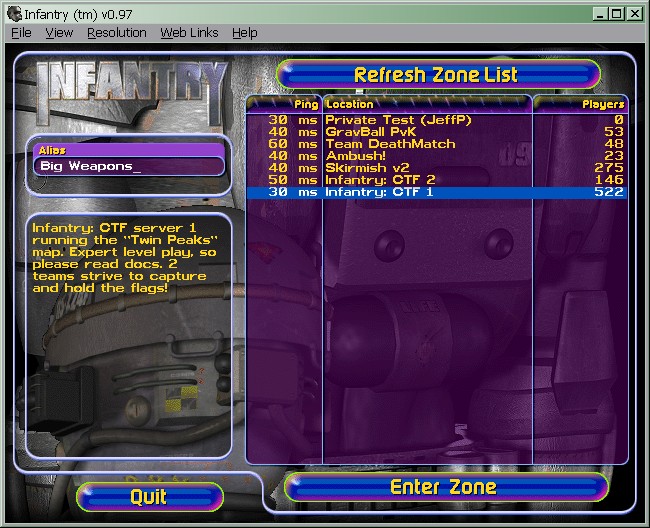The width and height of the screenshot is (650, 528).
Task: Open the Resolution menu
Action: pos(117,33)
